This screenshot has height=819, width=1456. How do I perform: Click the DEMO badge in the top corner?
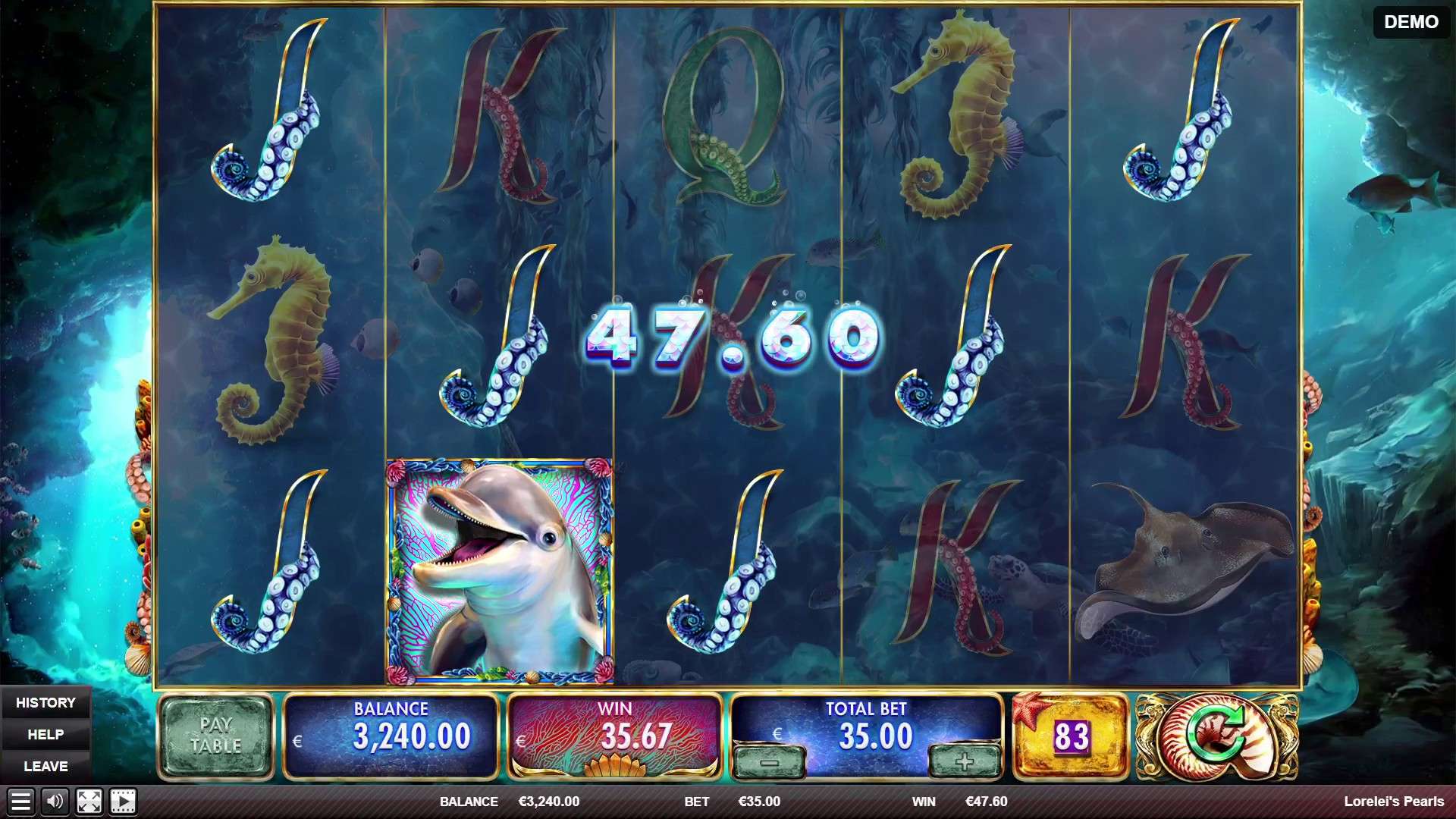(1410, 22)
